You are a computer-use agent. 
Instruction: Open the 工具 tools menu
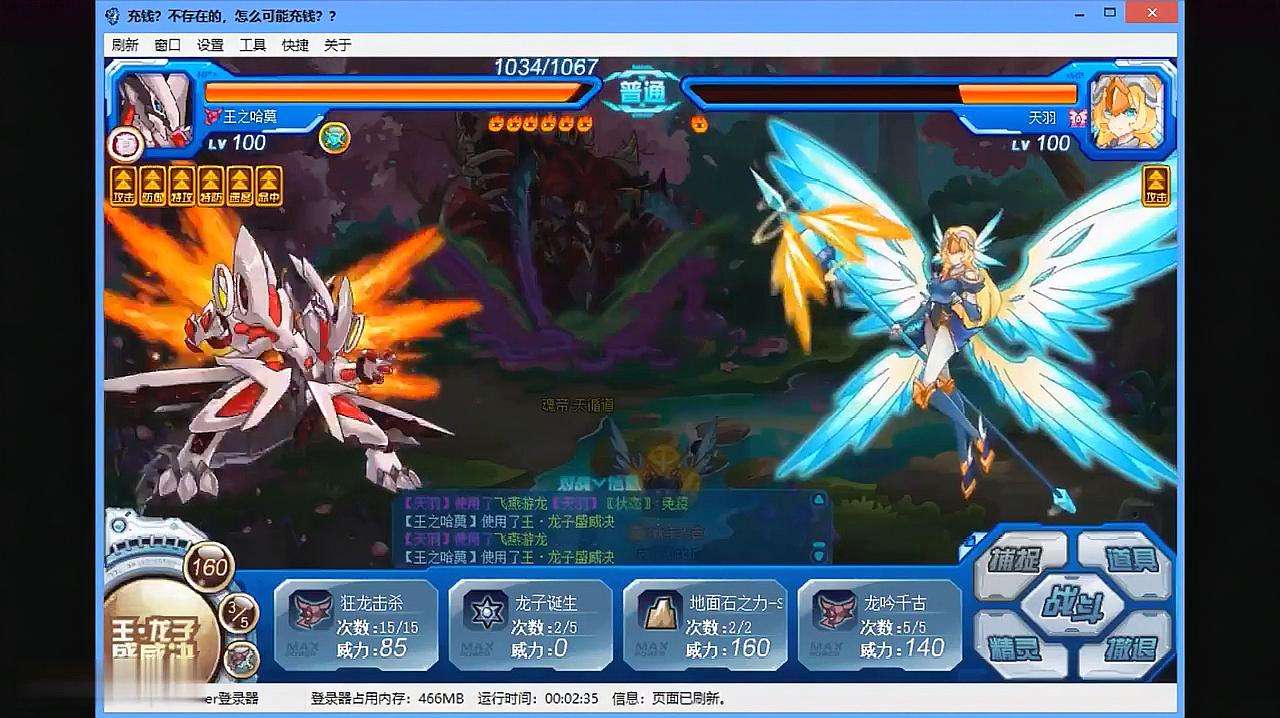point(252,45)
